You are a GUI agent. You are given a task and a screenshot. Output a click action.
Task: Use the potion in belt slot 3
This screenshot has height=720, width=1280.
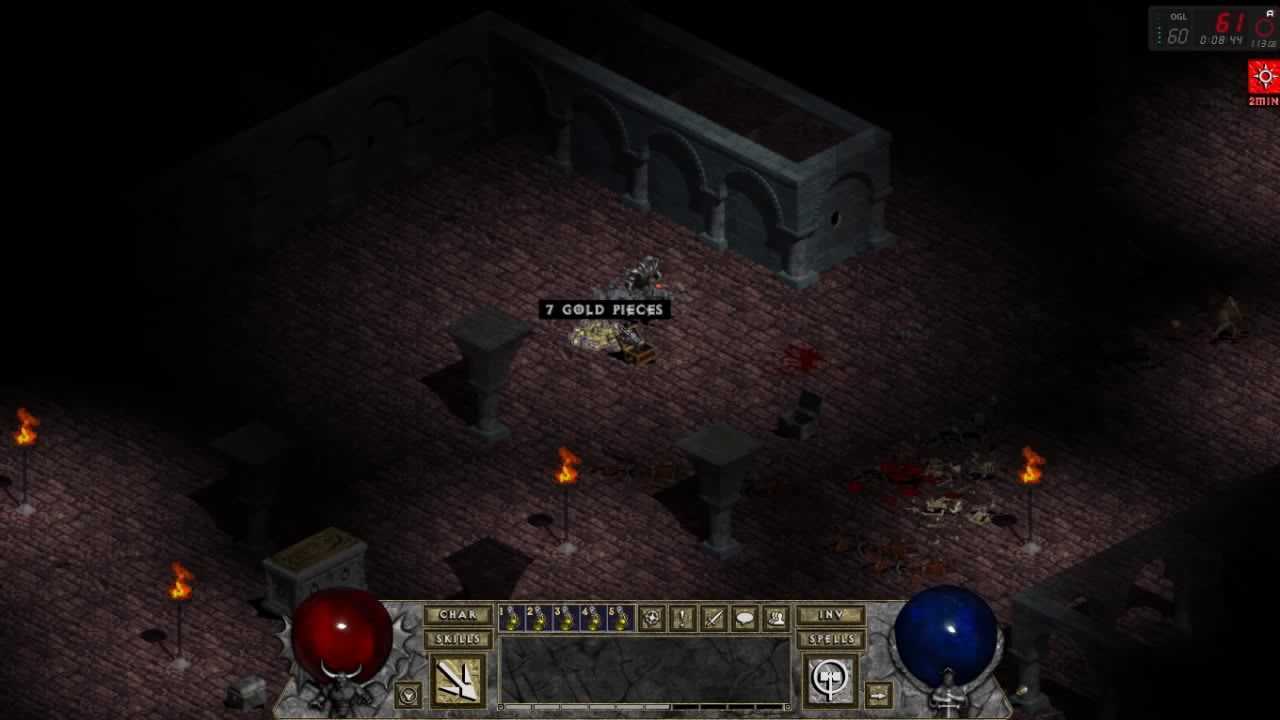(x=566, y=619)
